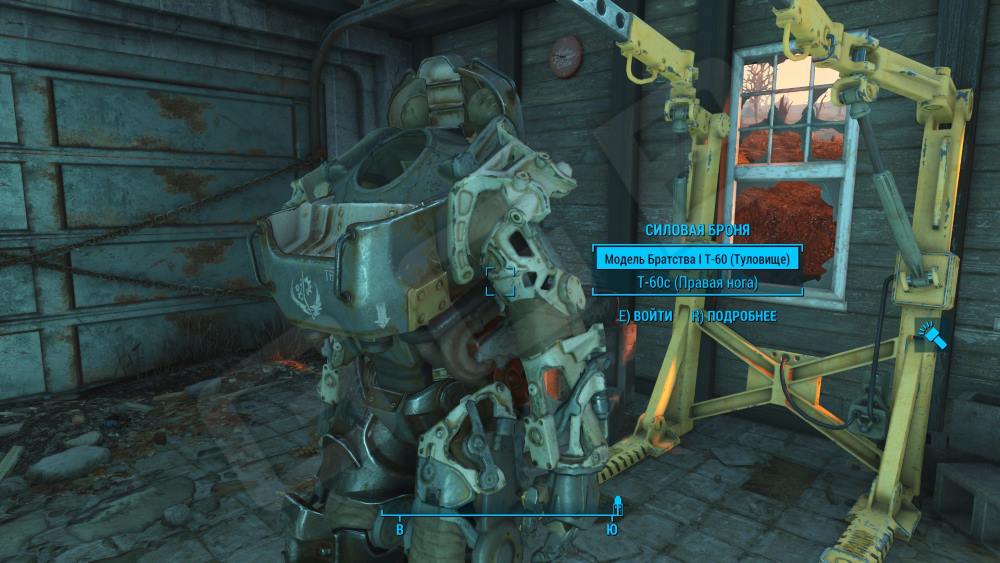Click the flashlight icon
This screenshot has width=1000, height=563.
pos(928,337)
